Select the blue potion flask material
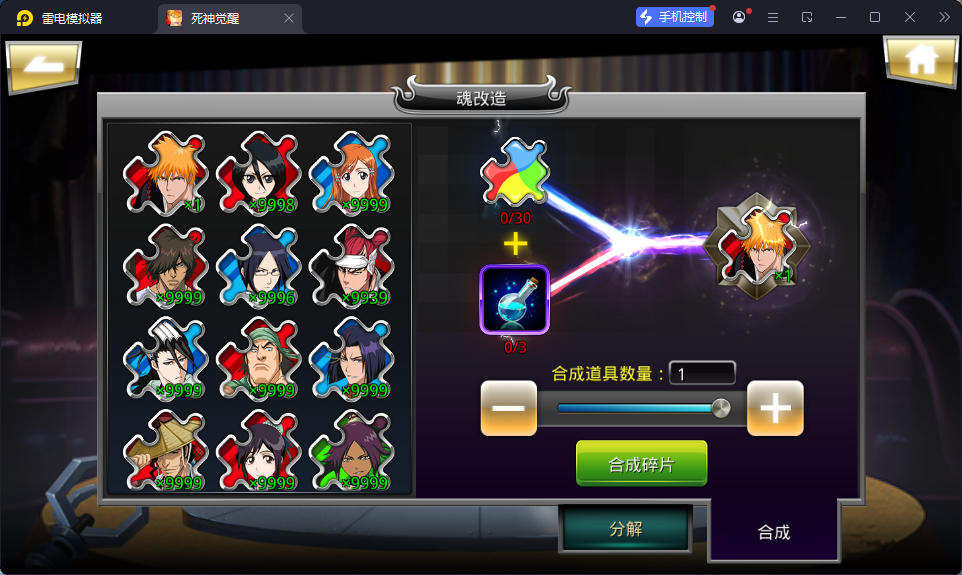The image size is (962, 575). coord(514,298)
